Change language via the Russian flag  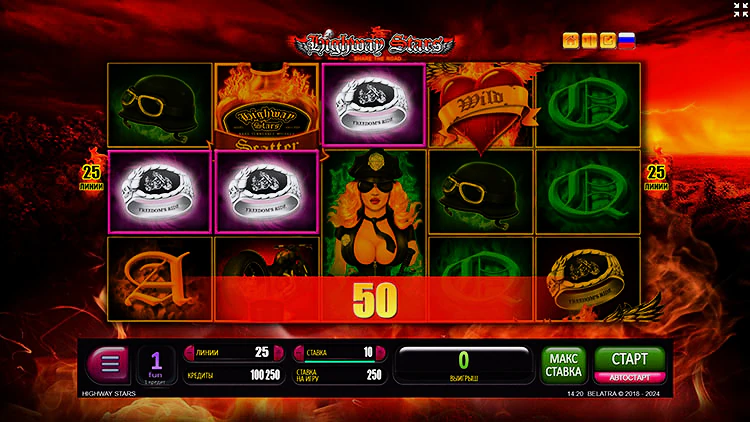pos(627,41)
